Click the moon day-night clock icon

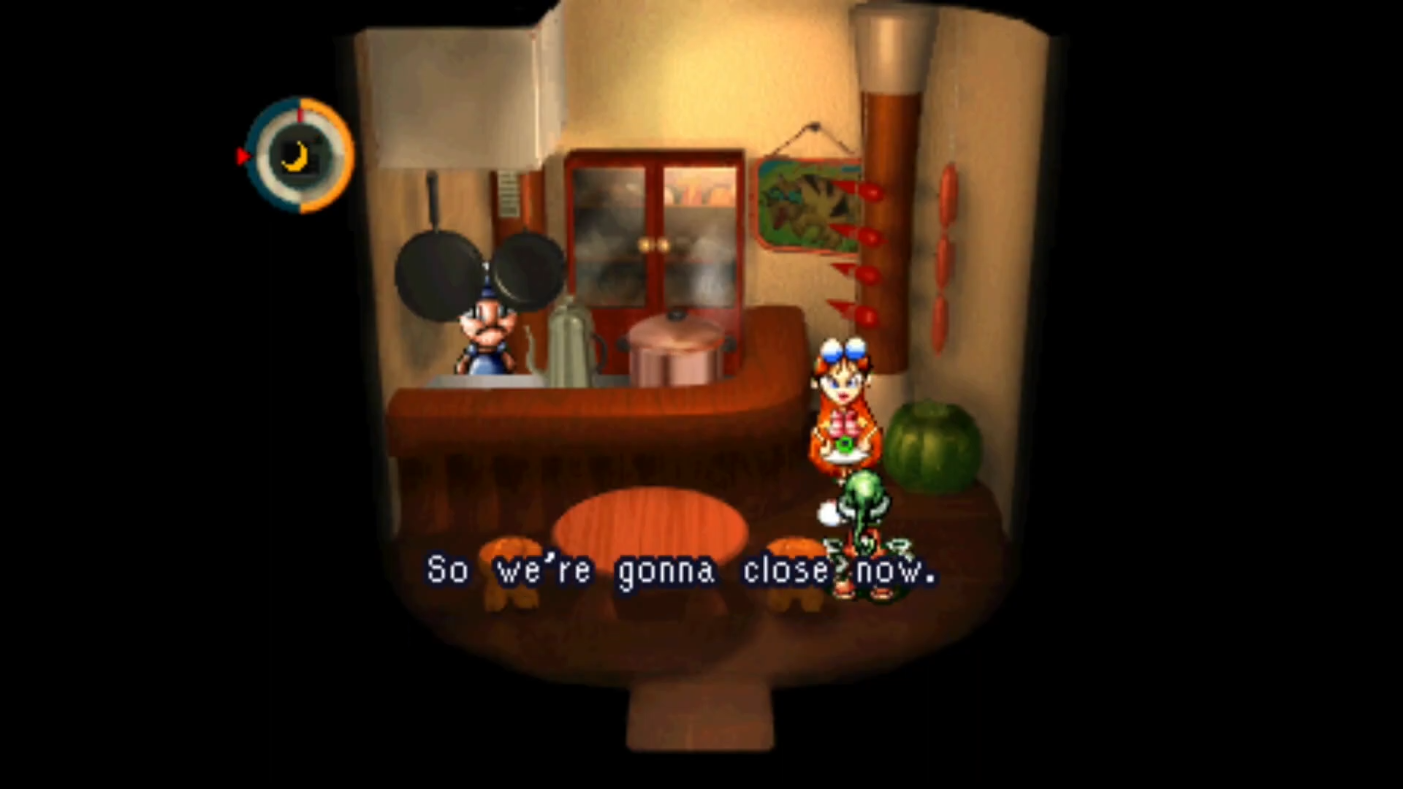click(297, 155)
